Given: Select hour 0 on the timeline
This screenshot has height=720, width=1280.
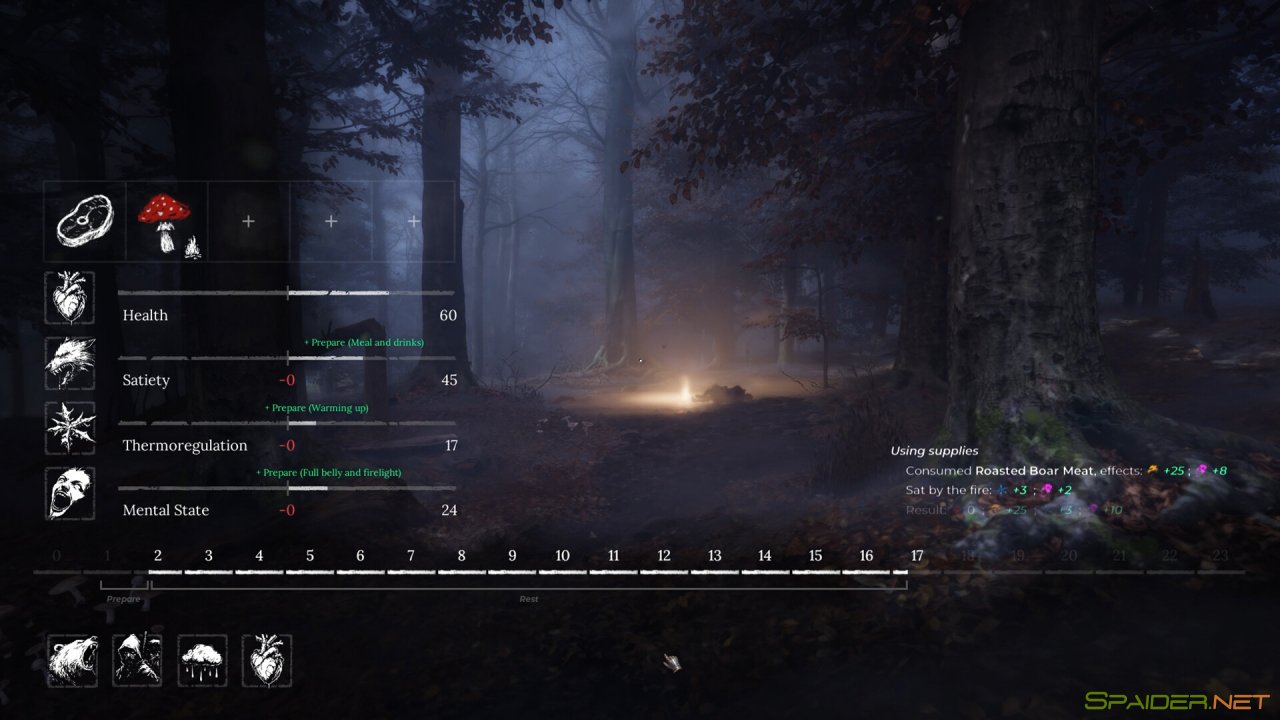Looking at the screenshot, I should point(56,557).
